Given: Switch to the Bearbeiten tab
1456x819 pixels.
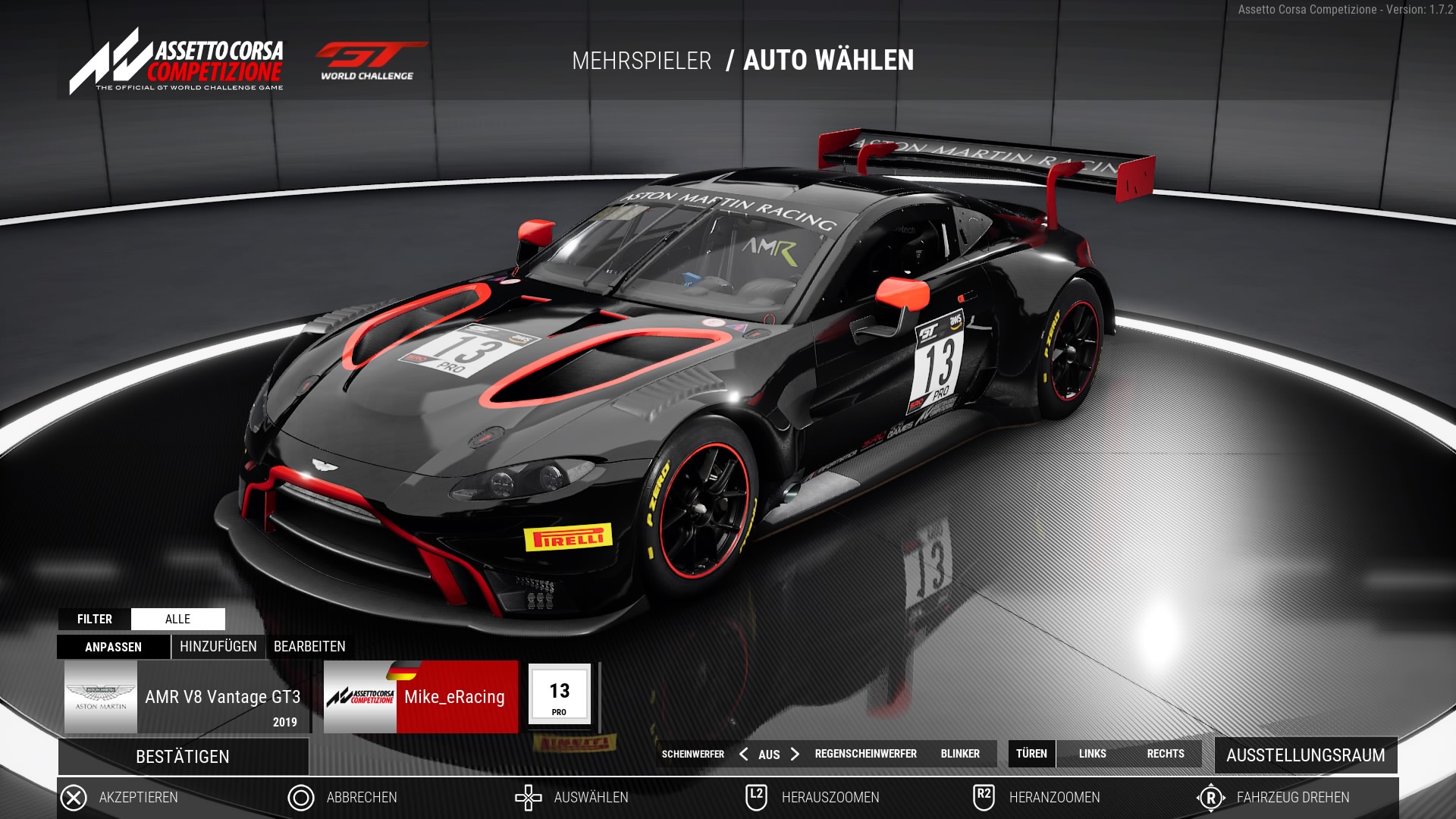Looking at the screenshot, I should click(309, 647).
